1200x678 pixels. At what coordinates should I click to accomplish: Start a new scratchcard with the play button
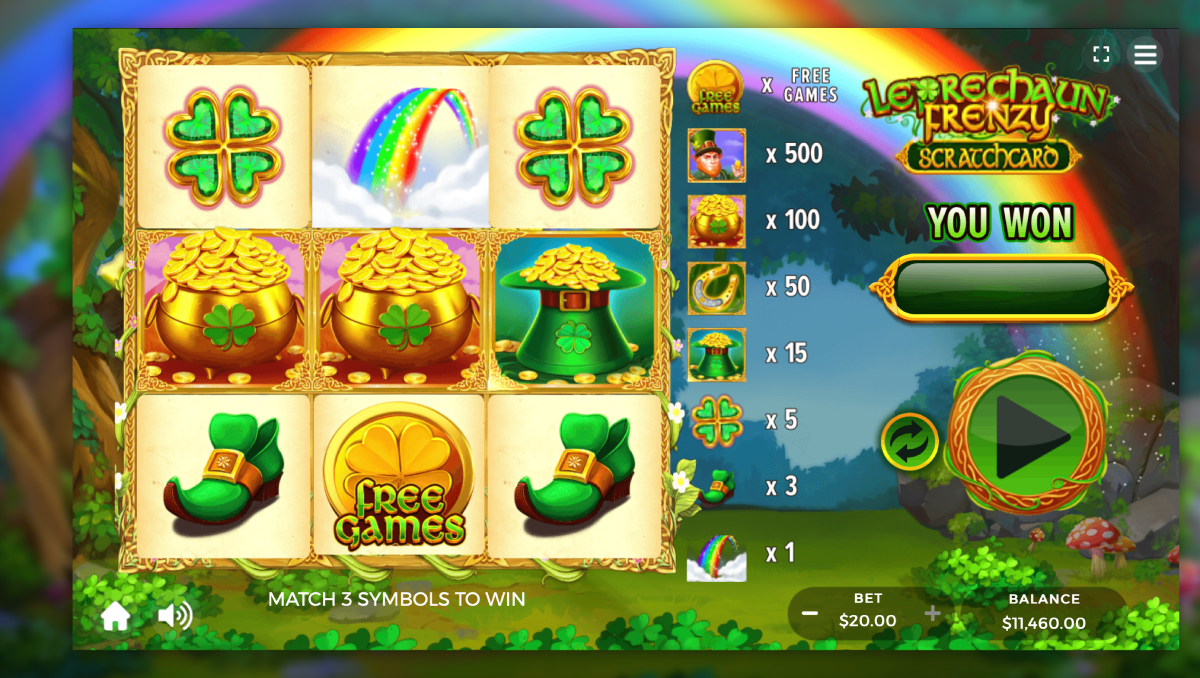[x=1027, y=435]
